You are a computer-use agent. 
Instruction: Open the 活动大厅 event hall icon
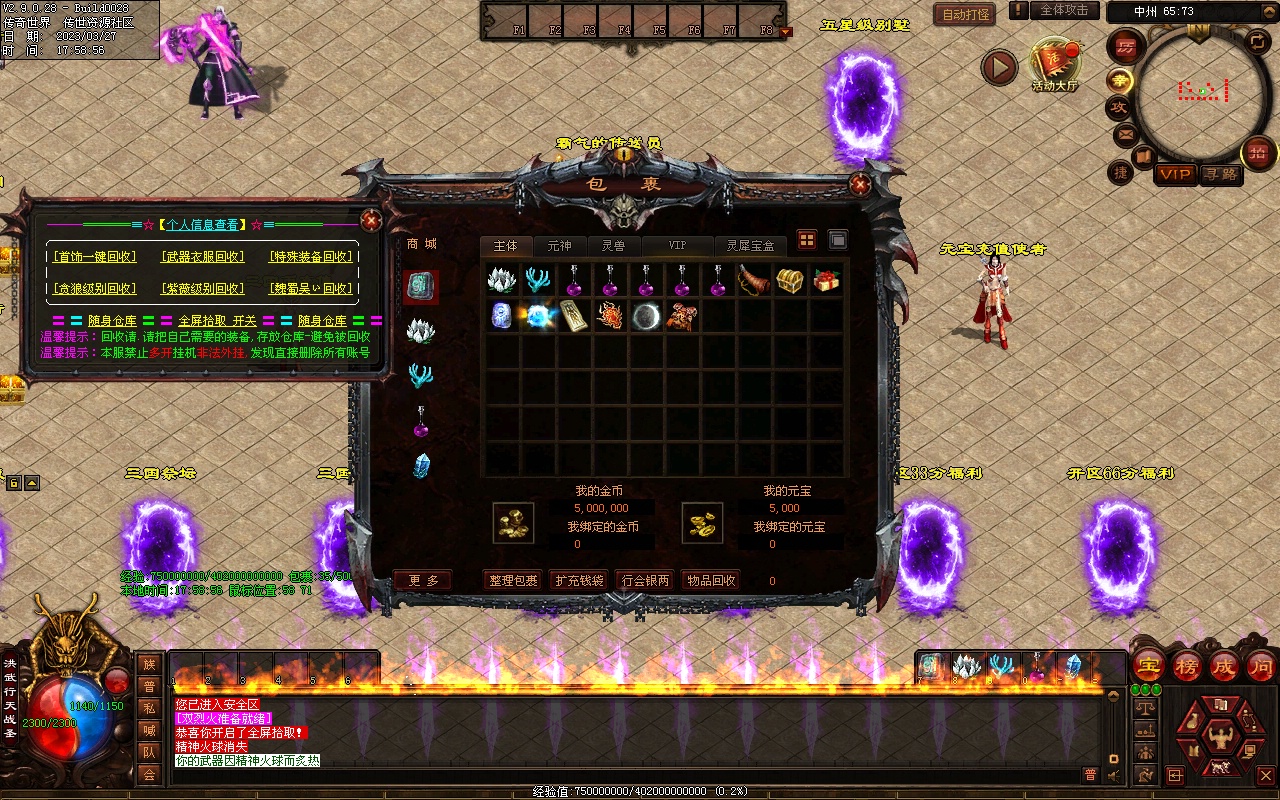[1055, 65]
